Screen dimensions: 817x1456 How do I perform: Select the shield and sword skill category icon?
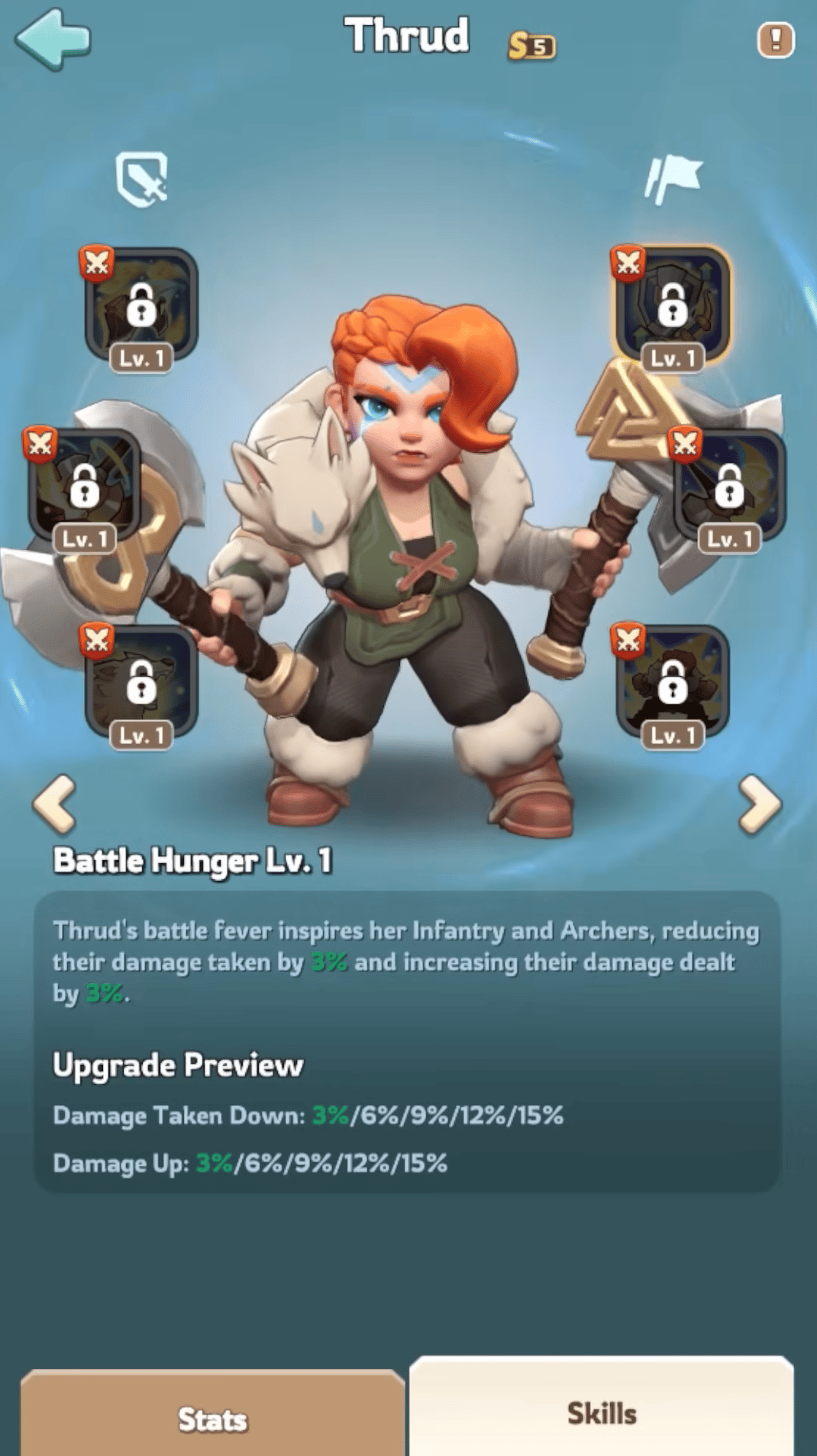pos(142,179)
